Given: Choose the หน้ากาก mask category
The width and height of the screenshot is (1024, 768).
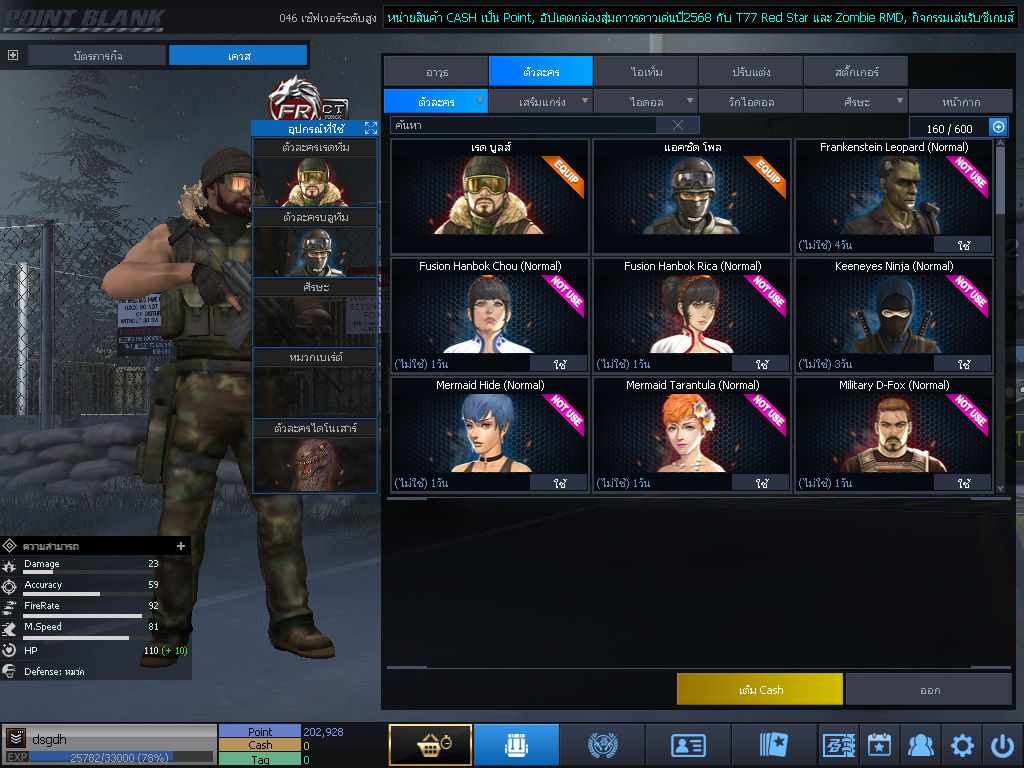Looking at the screenshot, I should [x=960, y=101].
